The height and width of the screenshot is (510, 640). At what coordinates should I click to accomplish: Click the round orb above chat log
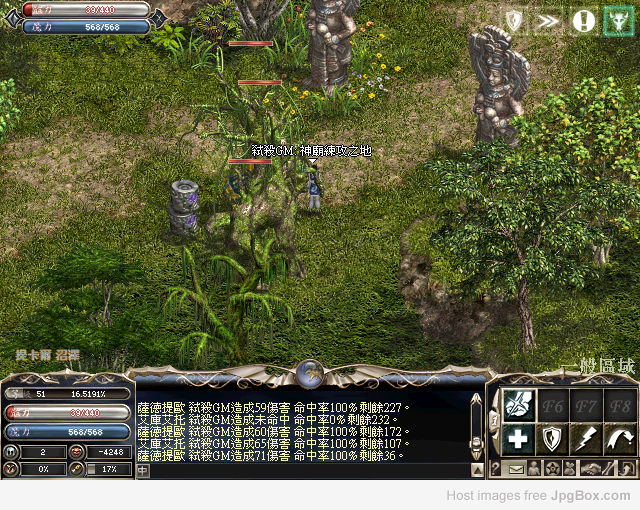(311, 373)
